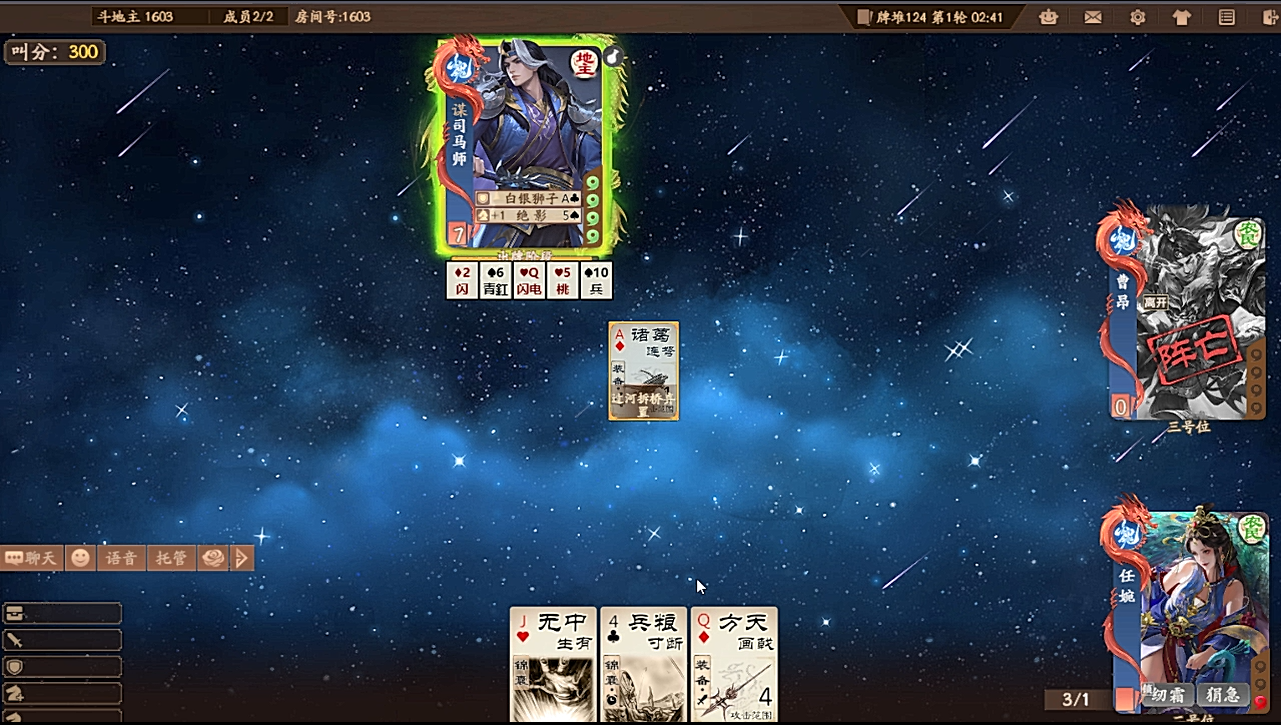The image size is (1281, 725).
Task: Enable 托管 auto-play mode
Action: 171,558
